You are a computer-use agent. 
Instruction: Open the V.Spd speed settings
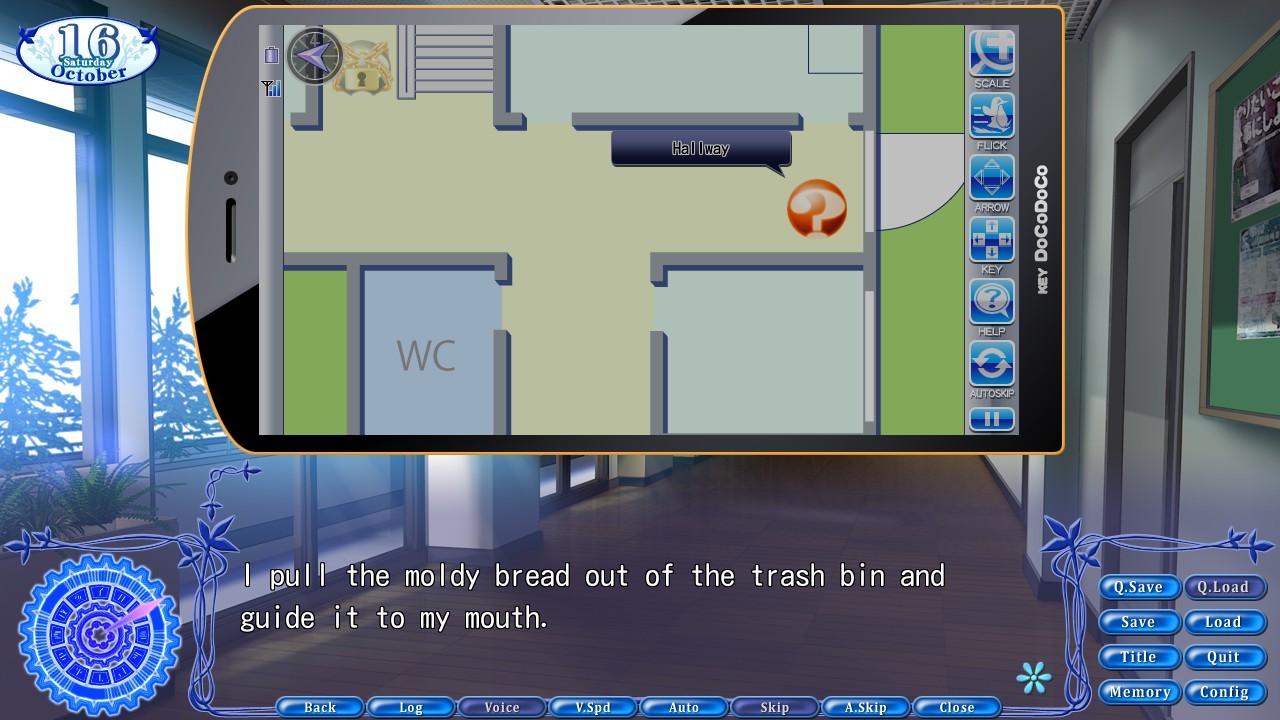pyautogui.click(x=592, y=707)
